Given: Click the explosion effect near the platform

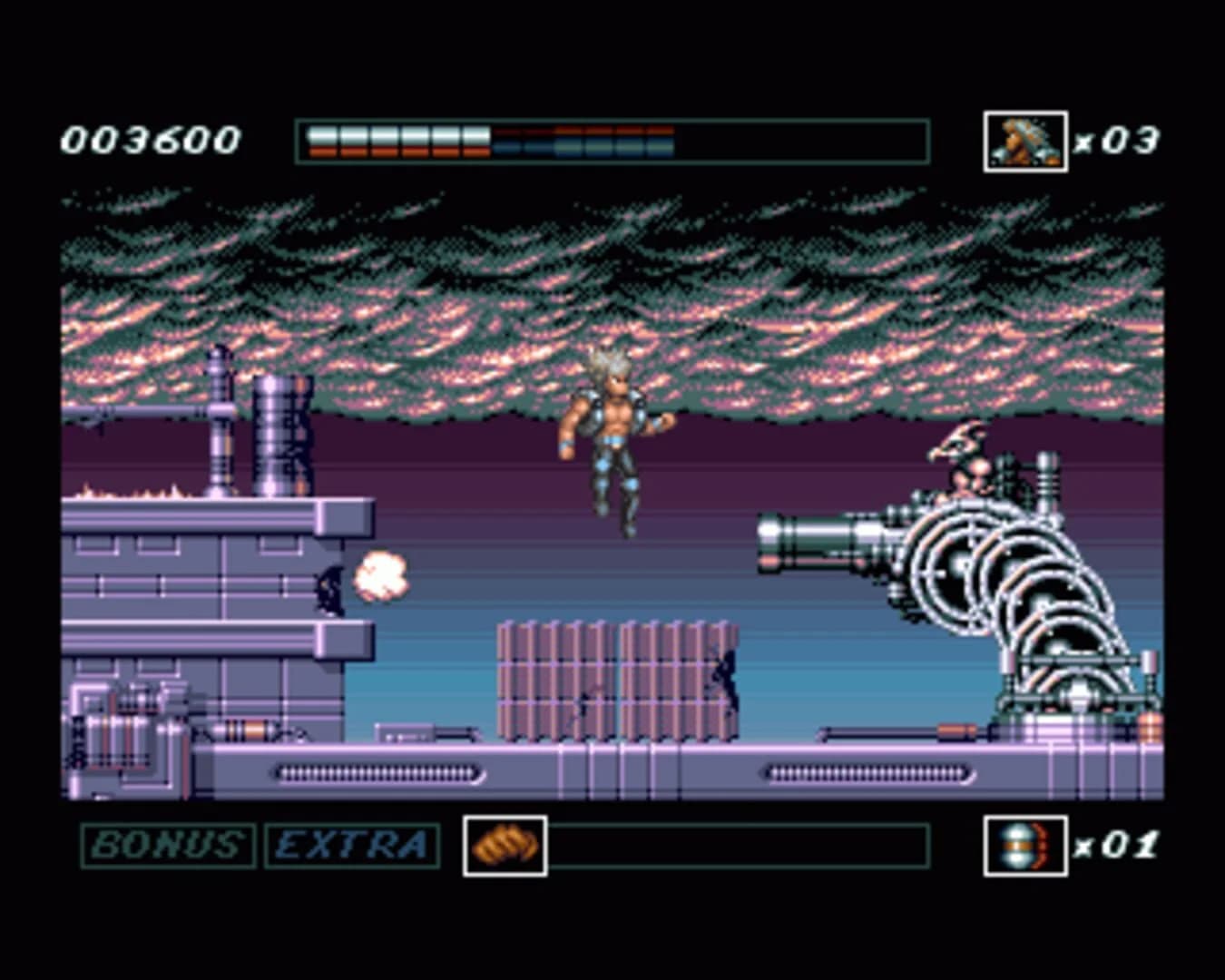Looking at the screenshot, I should pos(381,576).
